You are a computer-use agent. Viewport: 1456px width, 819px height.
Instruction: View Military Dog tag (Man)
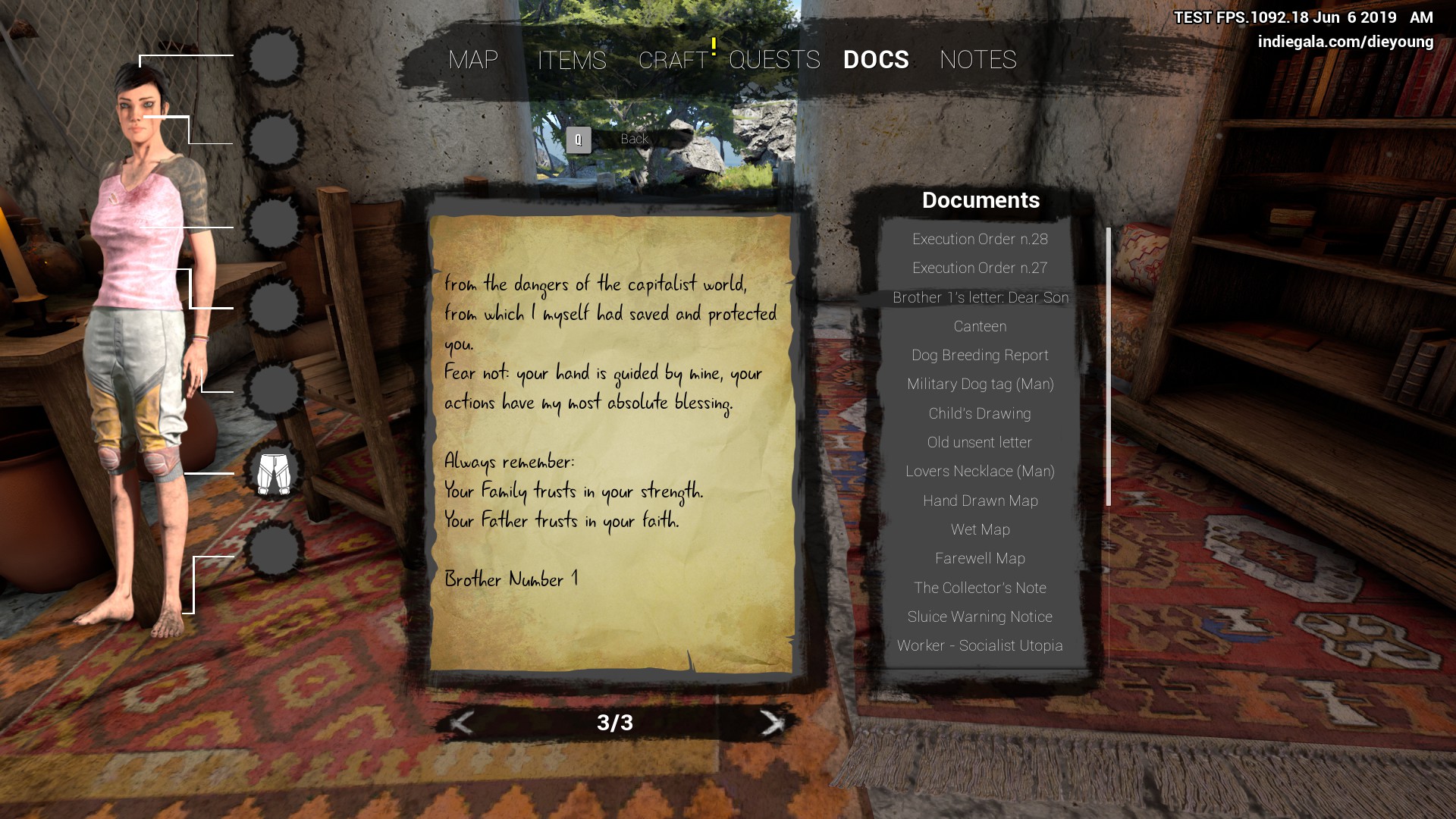(x=980, y=384)
